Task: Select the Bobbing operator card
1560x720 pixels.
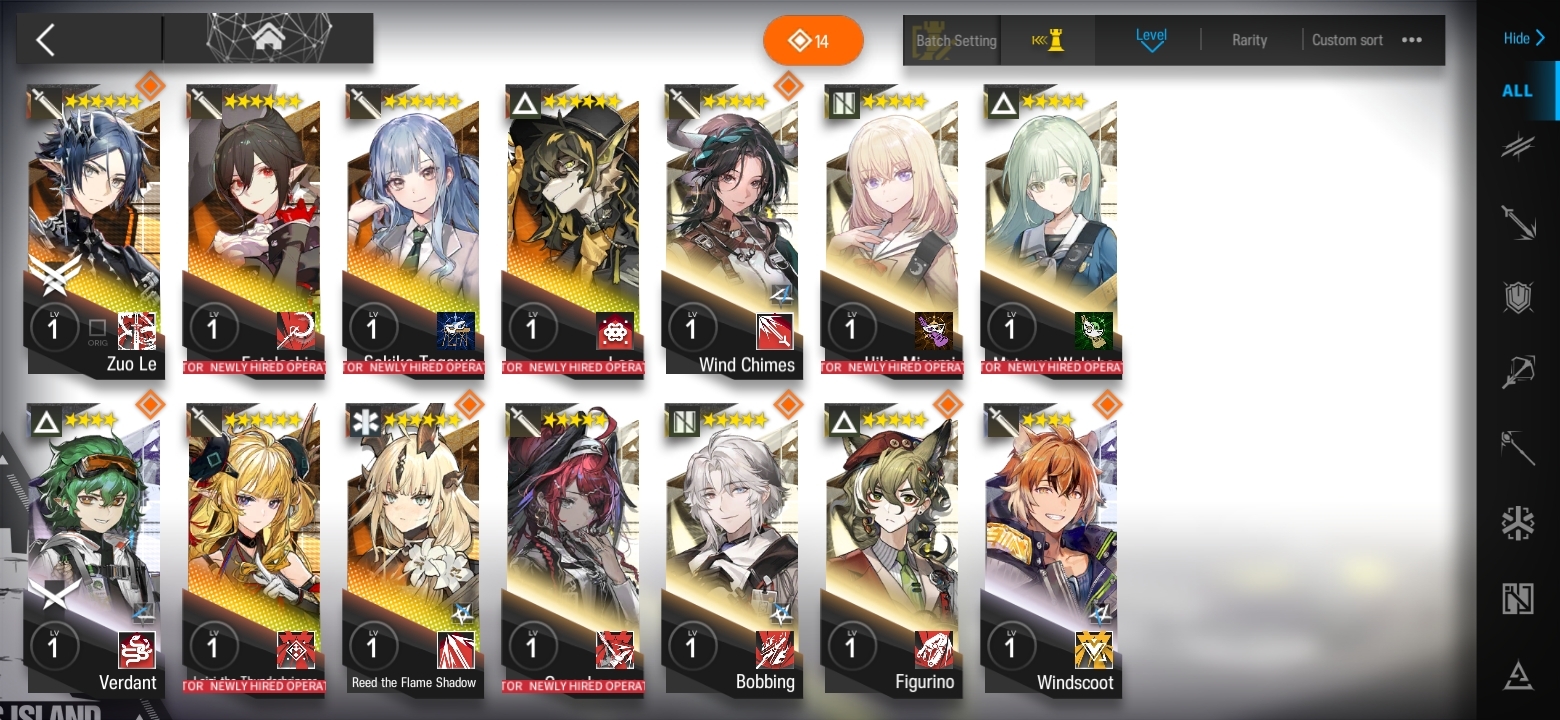Action: click(x=733, y=550)
